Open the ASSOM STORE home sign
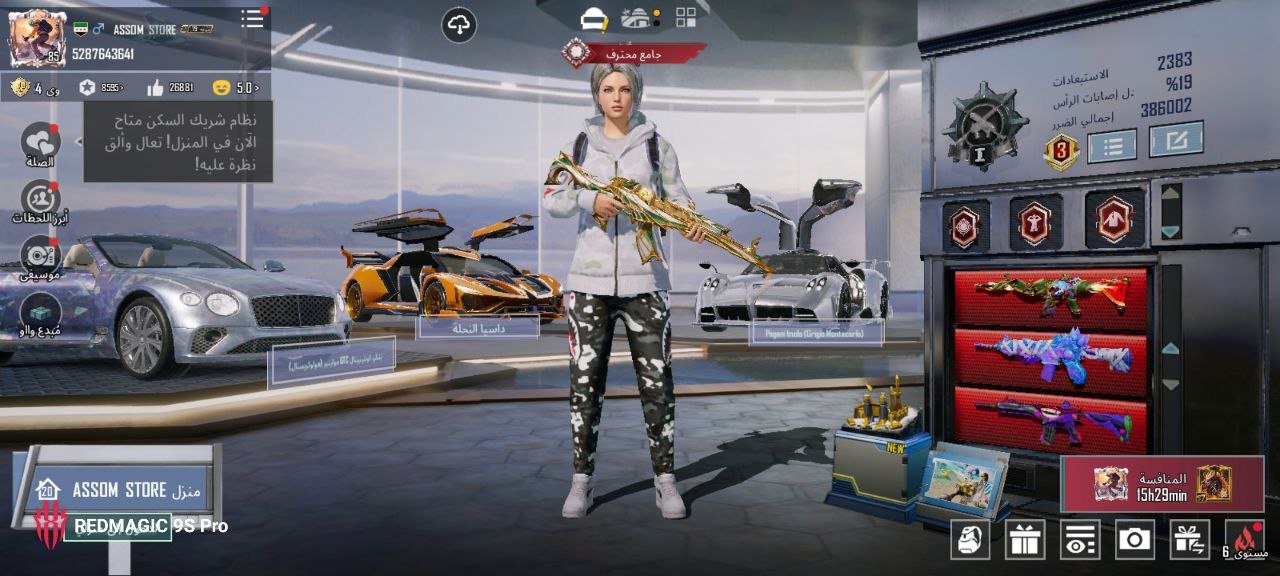The width and height of the screenshot is (1280, 576). [x=120, y=490]
